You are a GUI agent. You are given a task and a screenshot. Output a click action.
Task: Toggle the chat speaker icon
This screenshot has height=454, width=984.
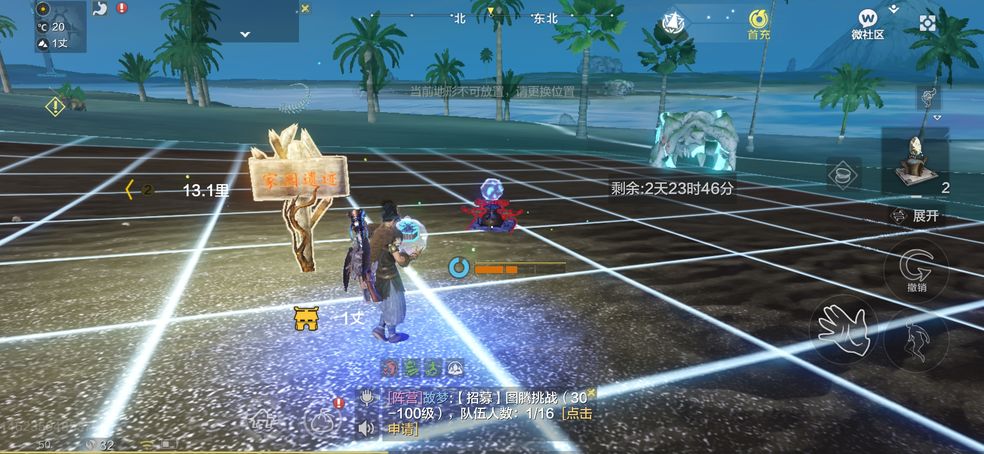367,428
